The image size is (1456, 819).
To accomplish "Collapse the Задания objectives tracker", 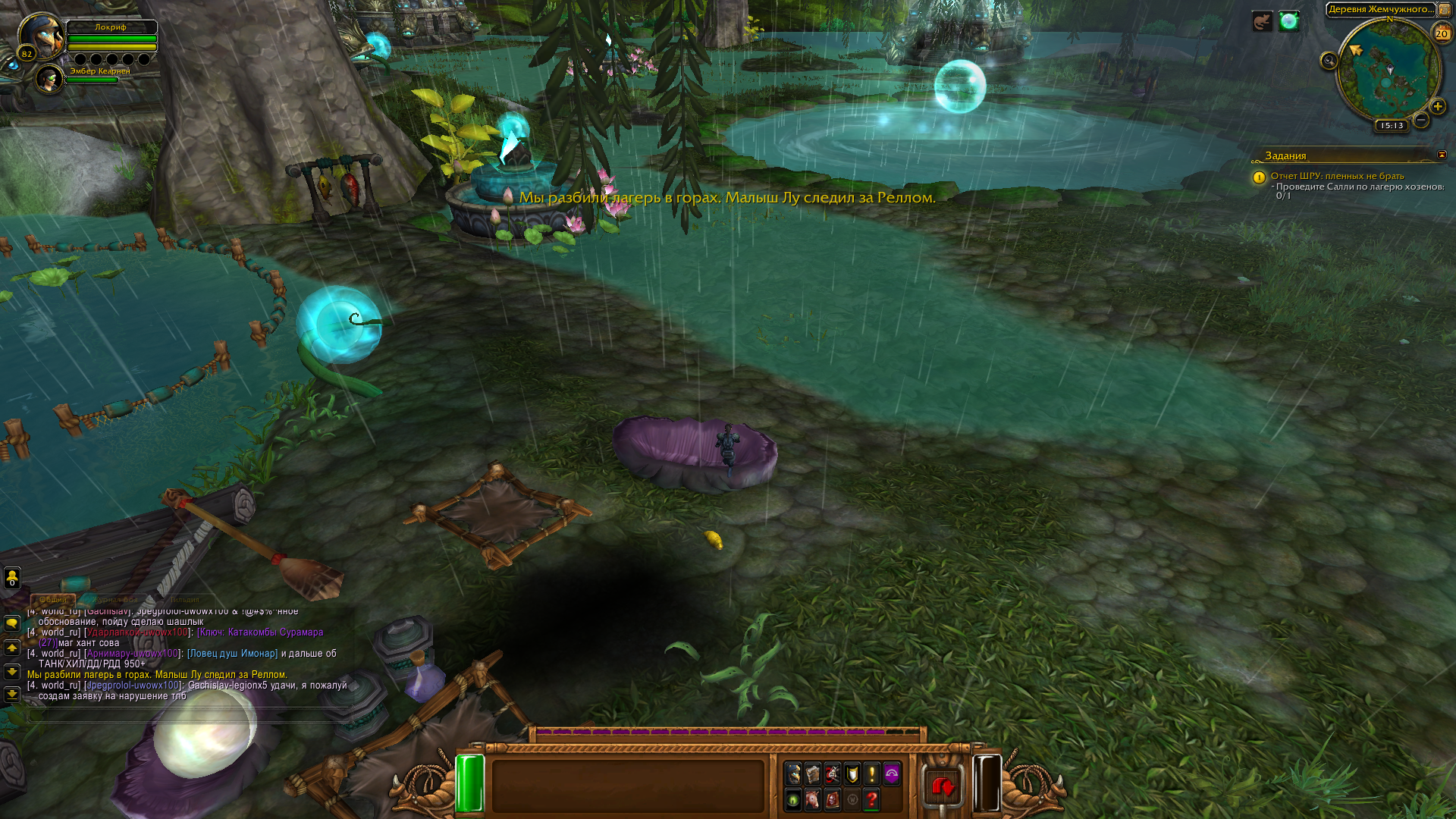I will 1442,155.
